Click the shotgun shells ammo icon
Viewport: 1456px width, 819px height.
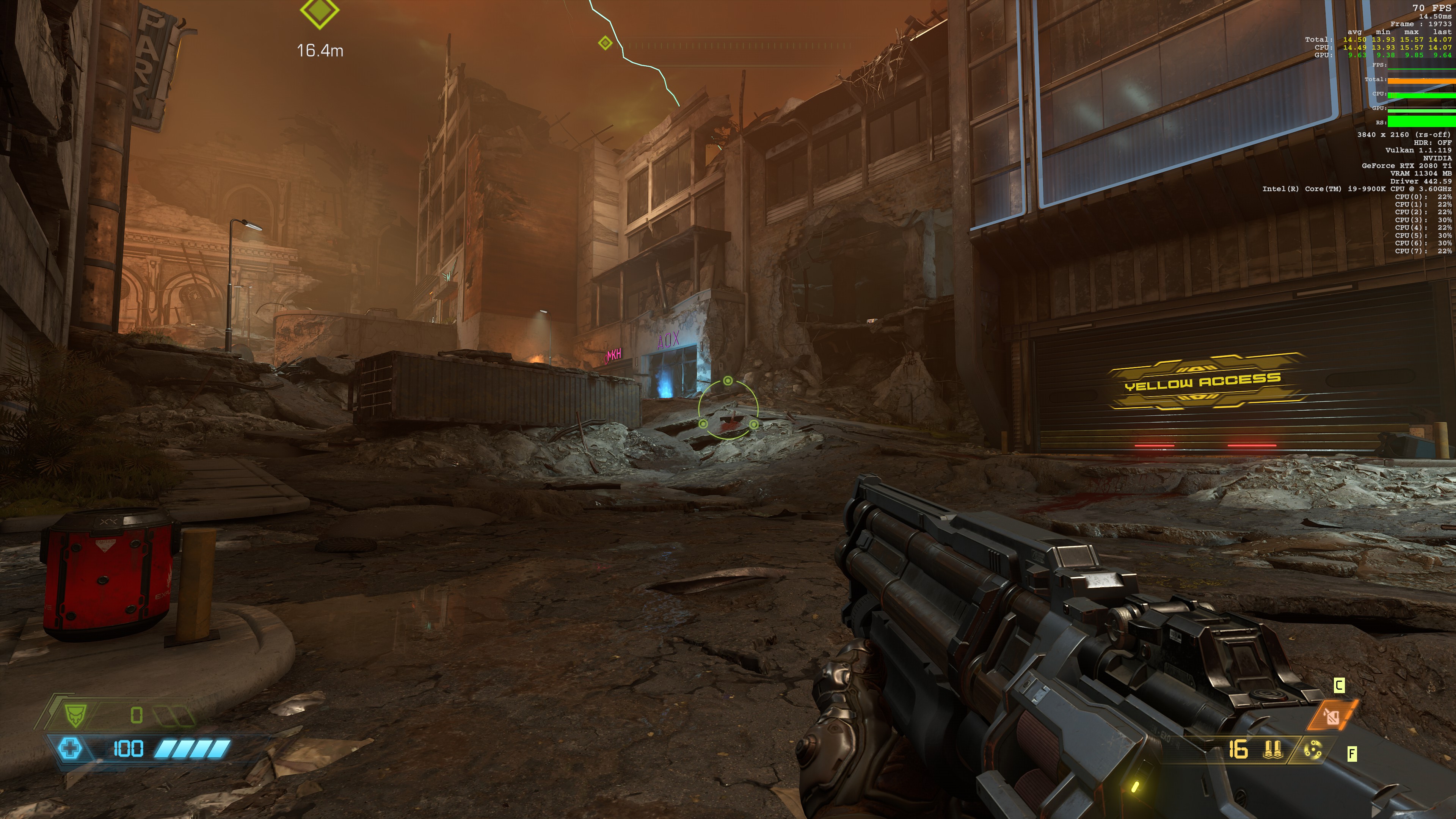coord(1272,750)
